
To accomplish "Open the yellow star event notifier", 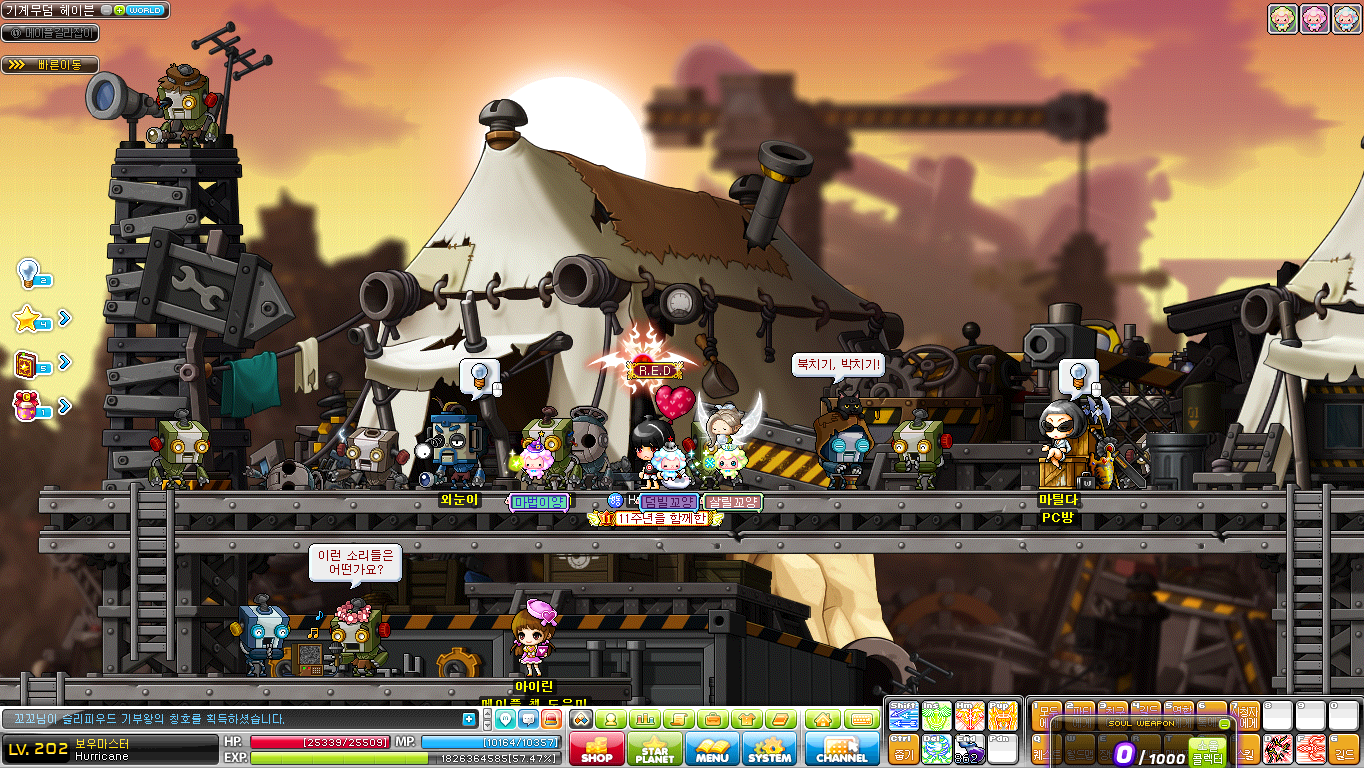I will [x=28, y=319].
